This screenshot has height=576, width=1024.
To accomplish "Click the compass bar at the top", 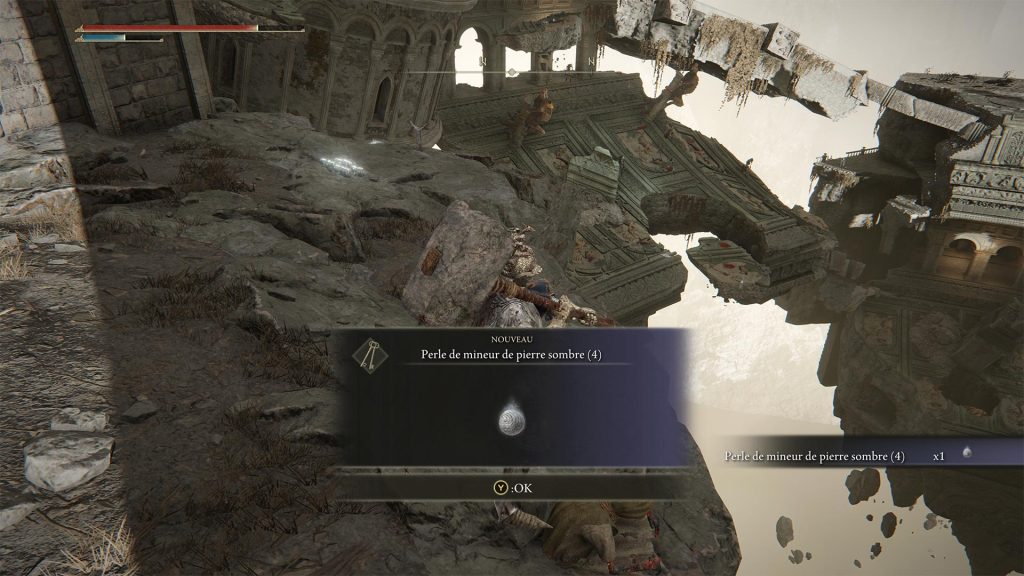I will pyautogui.click(x=511, y=72).
